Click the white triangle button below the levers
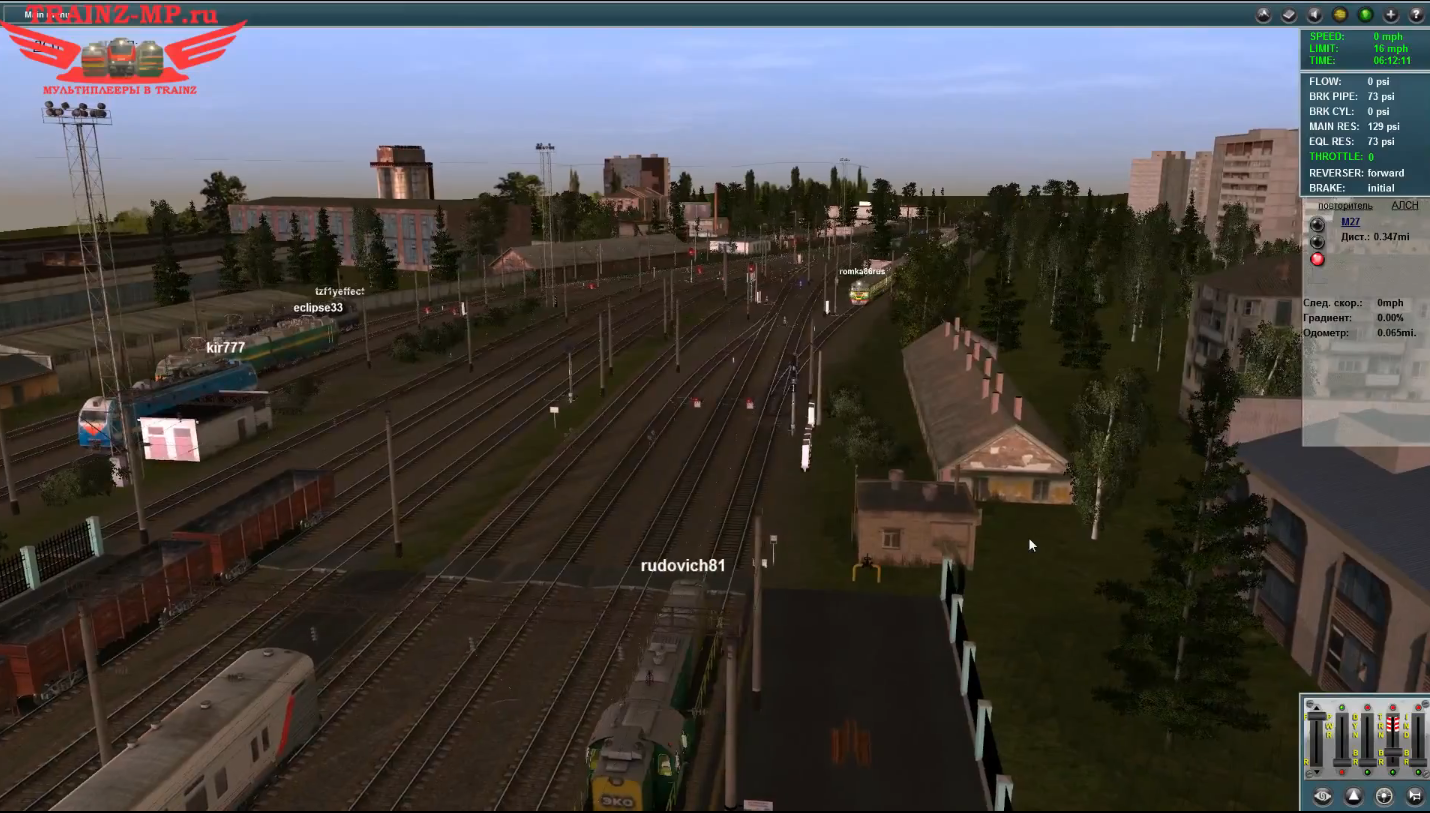 tap(1353, 796)
